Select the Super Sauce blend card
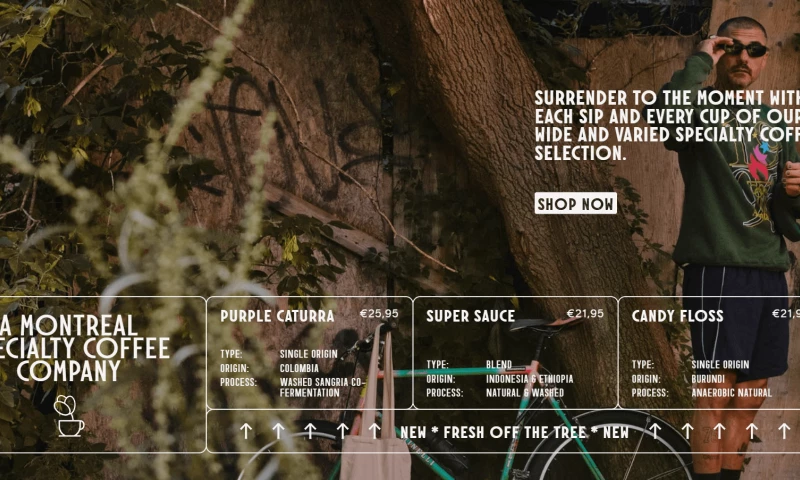 pos(514,352)
